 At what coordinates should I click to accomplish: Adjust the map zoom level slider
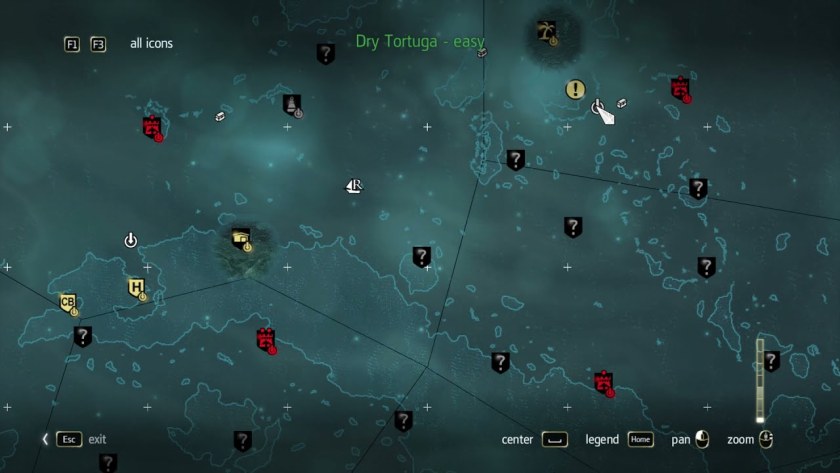[760, 381]
